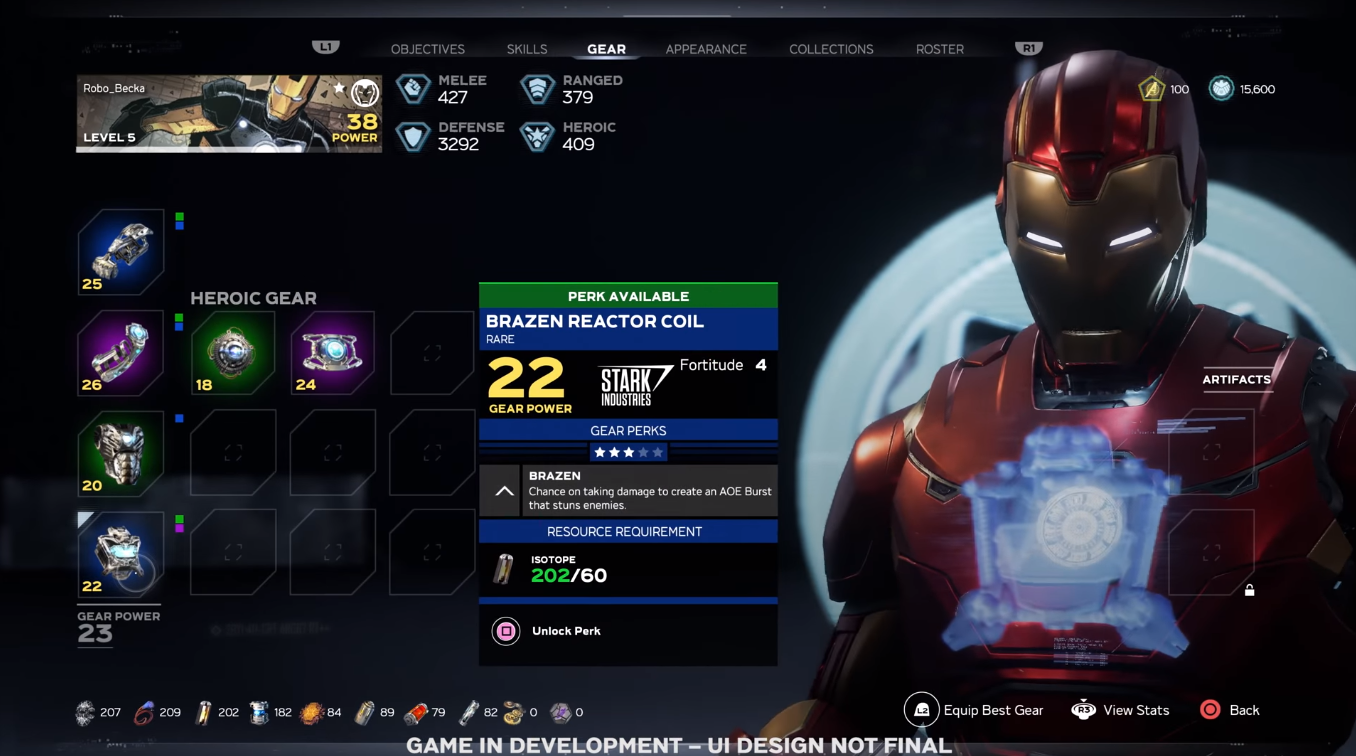Select the Gear tab
This screenshot has height=756, width=1356.
[x=606, y=49]
